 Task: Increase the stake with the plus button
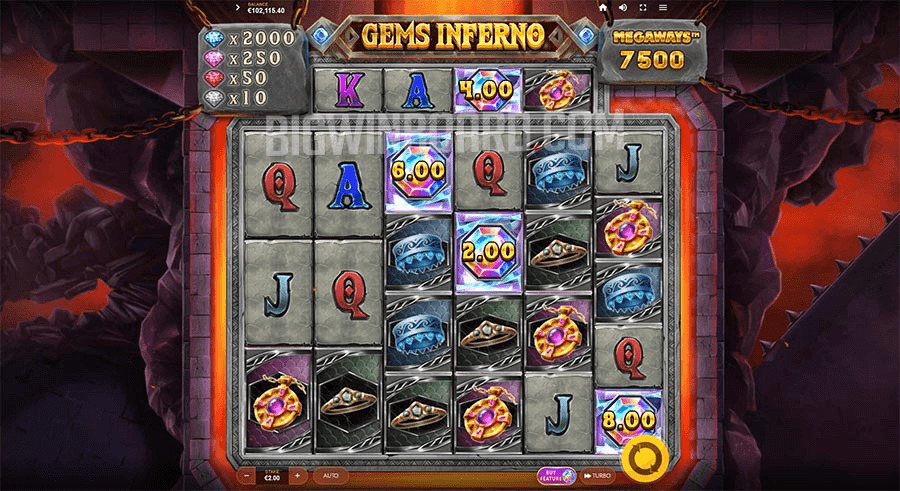[x=297, y=476]
